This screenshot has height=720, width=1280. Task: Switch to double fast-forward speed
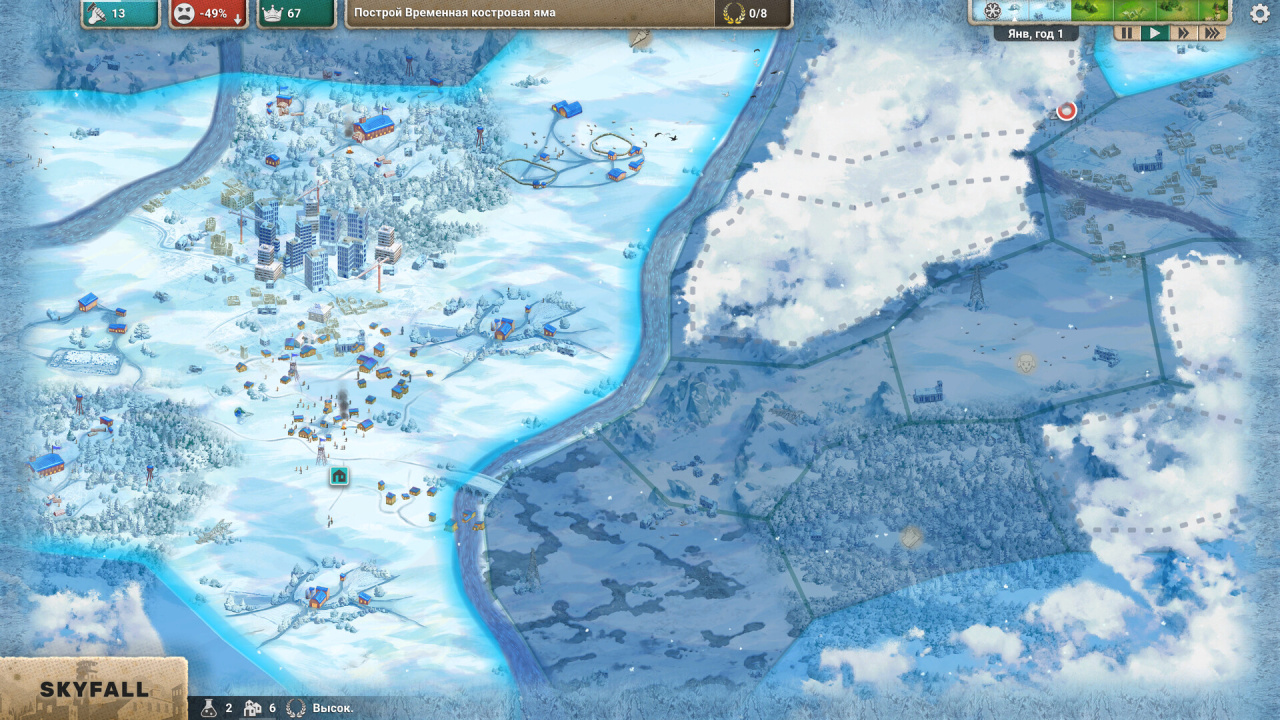tap(1184, 33)
